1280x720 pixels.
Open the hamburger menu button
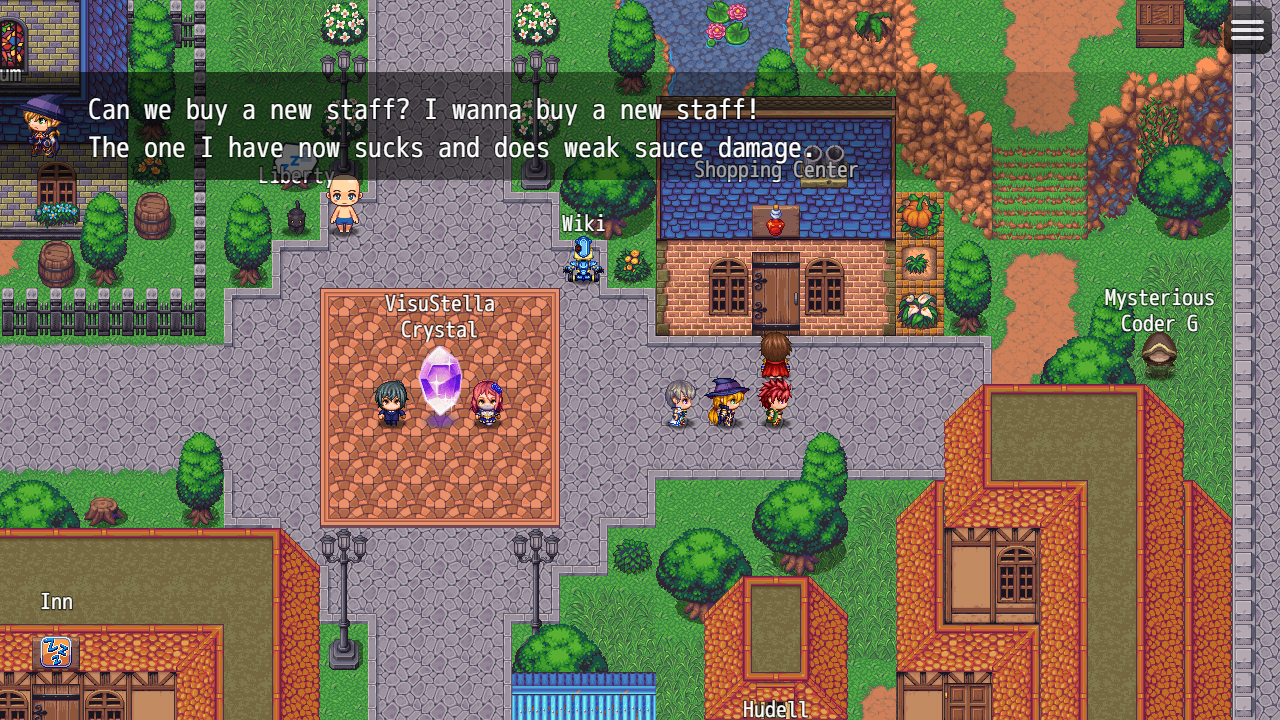[x=1247, y=30]
